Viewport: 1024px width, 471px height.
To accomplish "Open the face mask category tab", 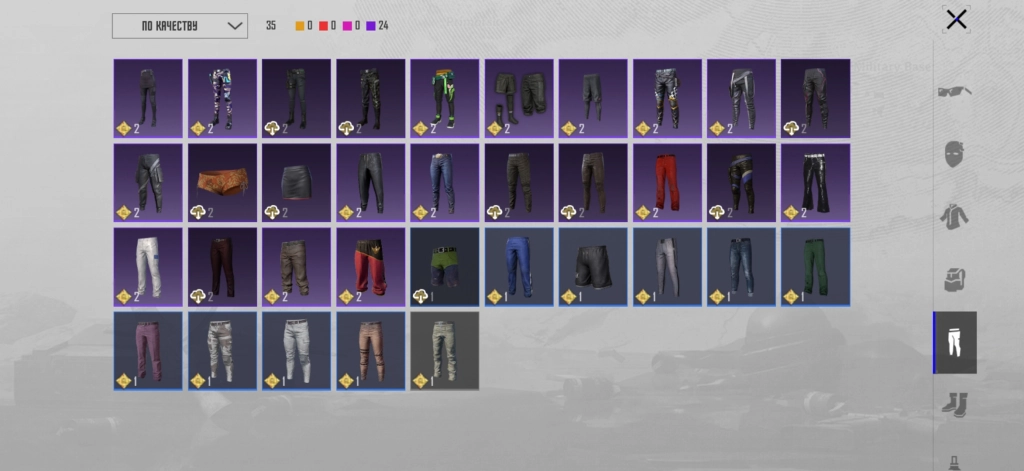I will coord(955,154).
